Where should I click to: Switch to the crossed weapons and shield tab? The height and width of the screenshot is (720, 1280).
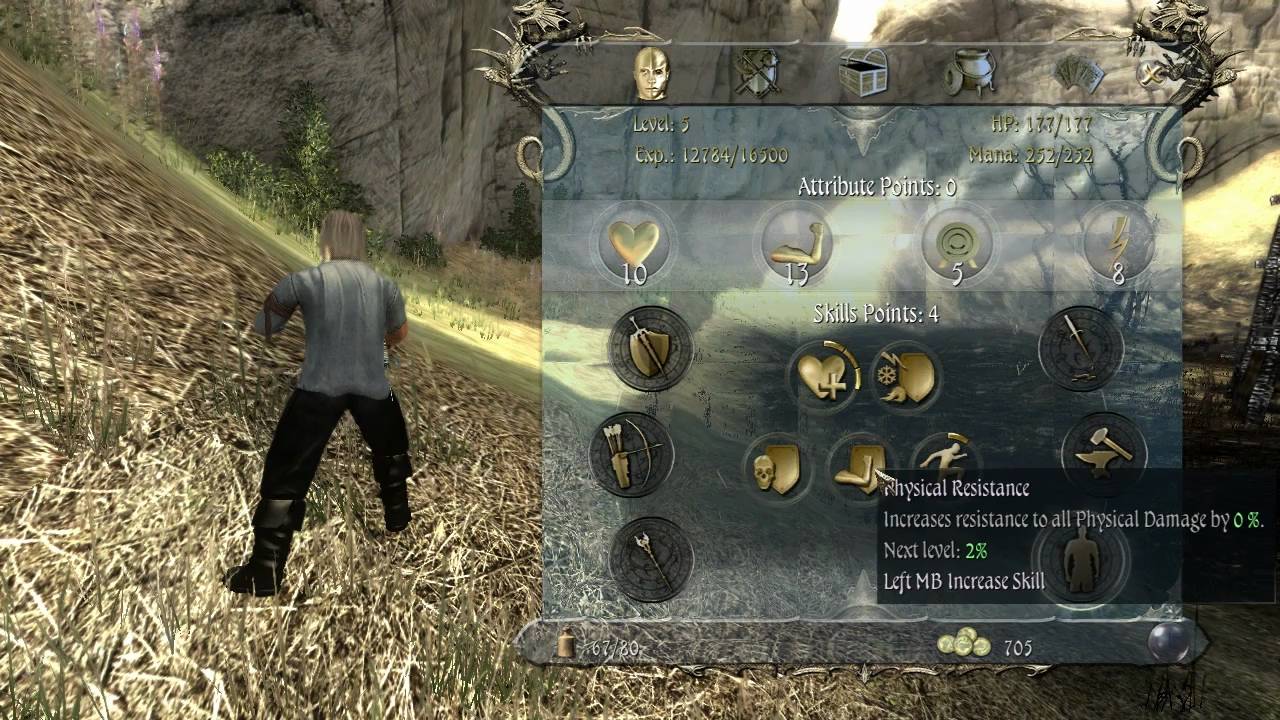(x=757, y=73)
